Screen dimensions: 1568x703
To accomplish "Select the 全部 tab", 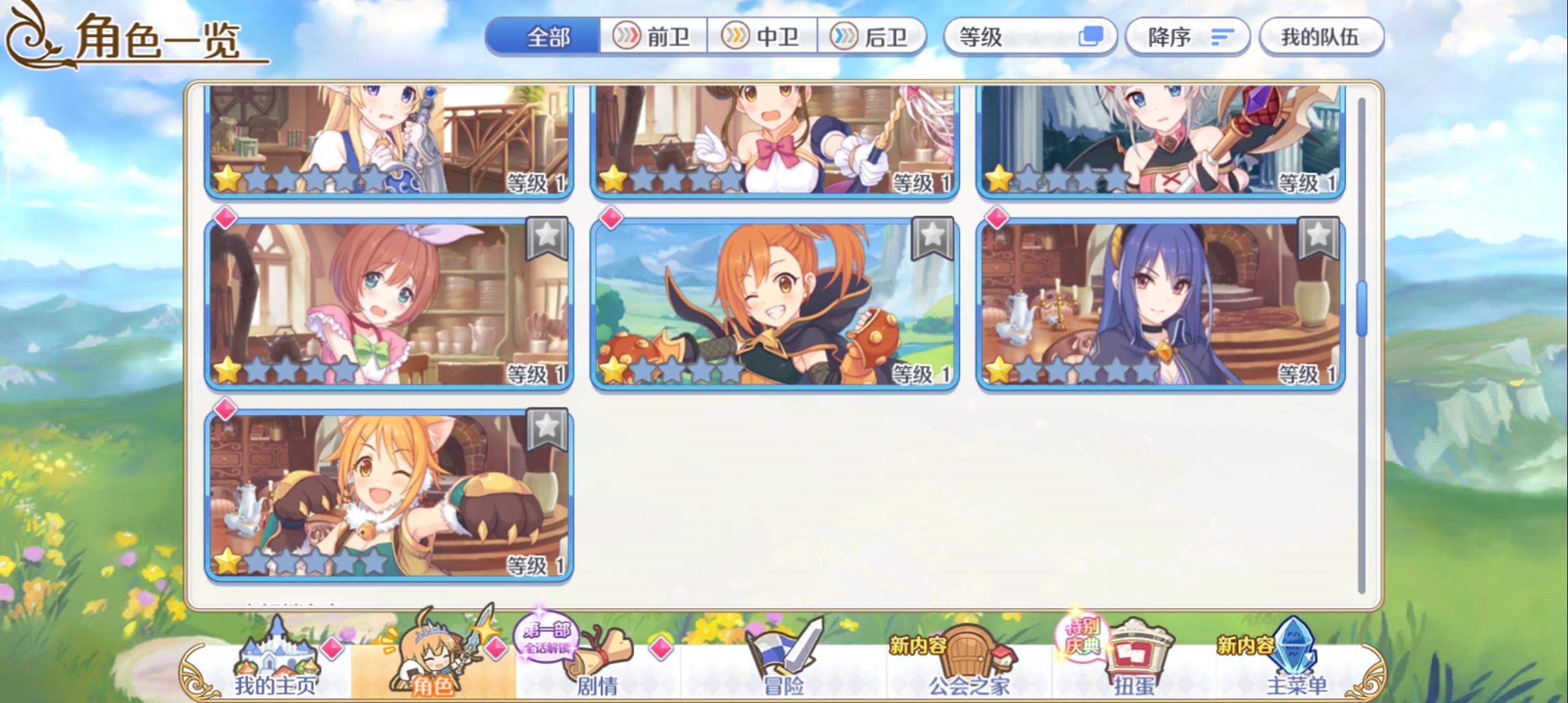I will click(547, 37).
